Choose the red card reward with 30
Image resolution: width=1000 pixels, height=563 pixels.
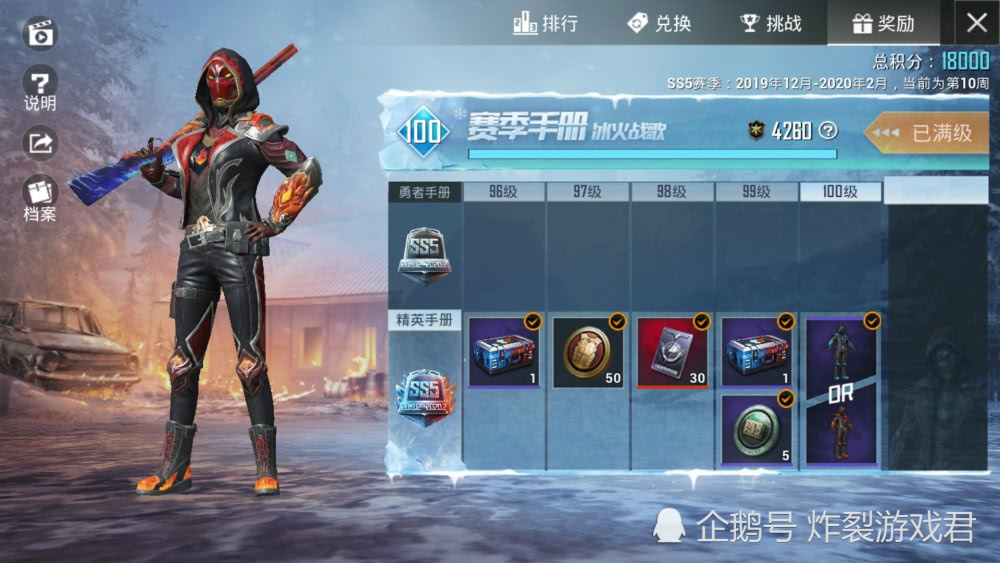point(672,352)
